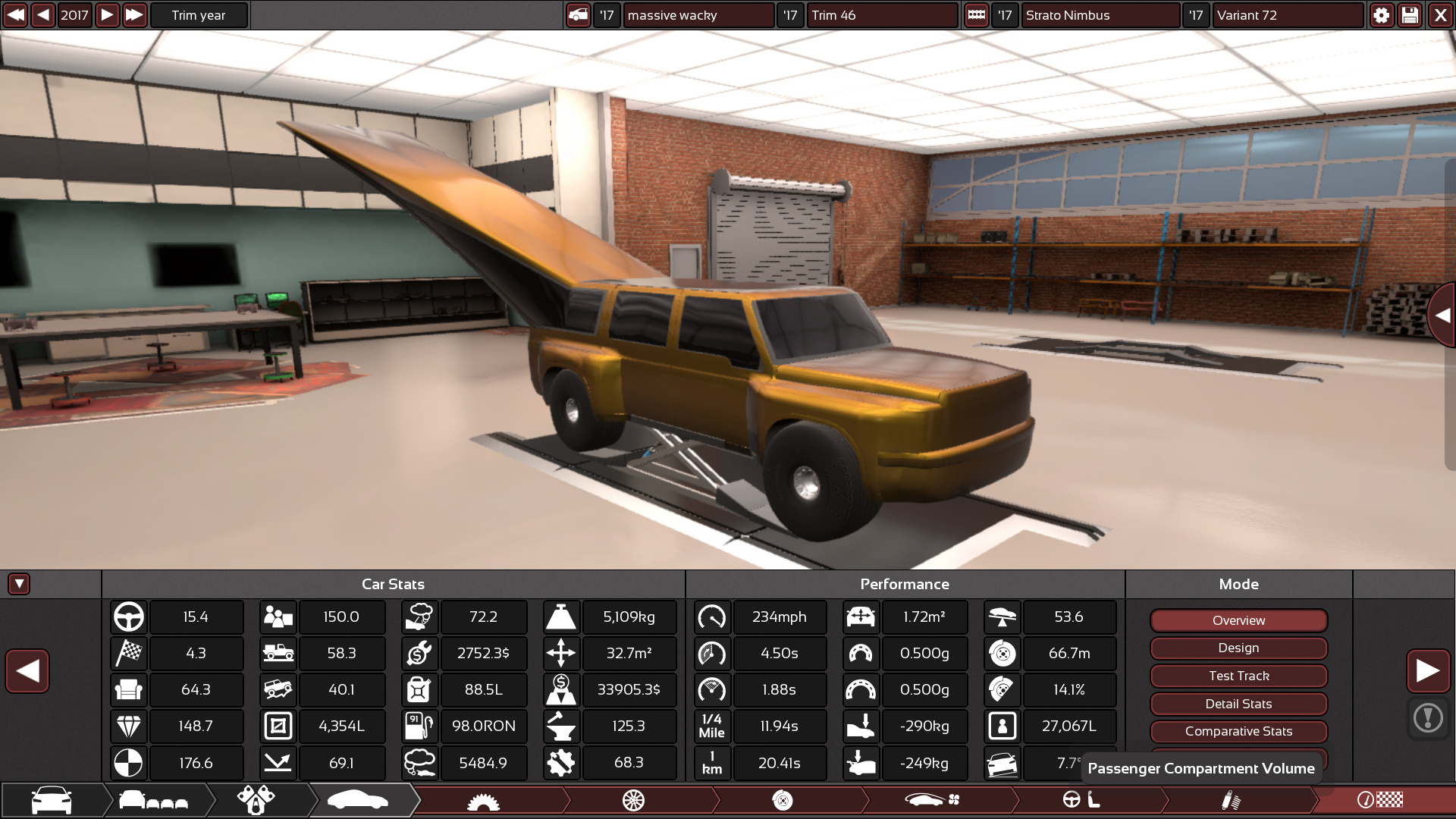Advance trim year by one step
Image resolution: width=1456 pixels, height=819 pixels.
coord(107,15)
